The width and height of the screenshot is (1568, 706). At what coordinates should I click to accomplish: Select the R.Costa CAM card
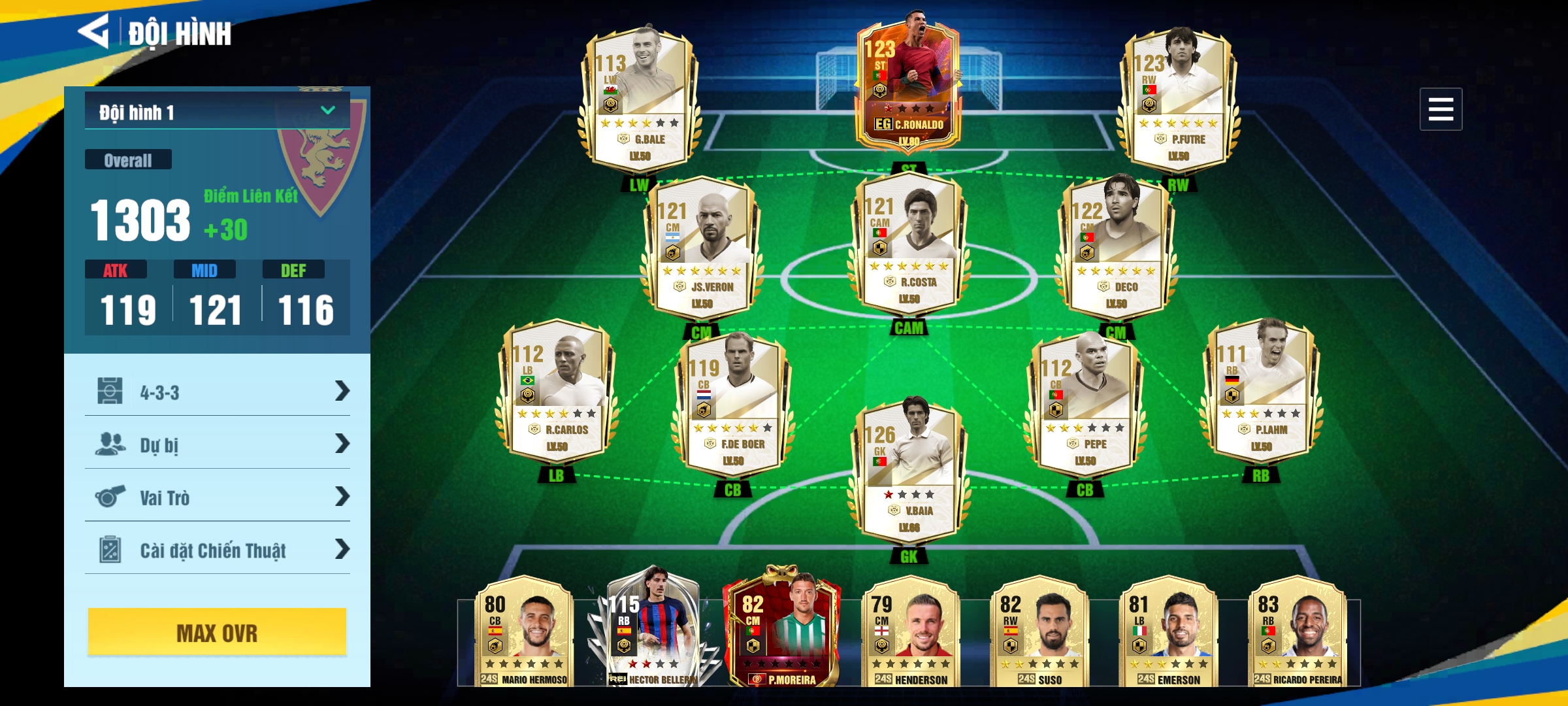pos(908,245)
